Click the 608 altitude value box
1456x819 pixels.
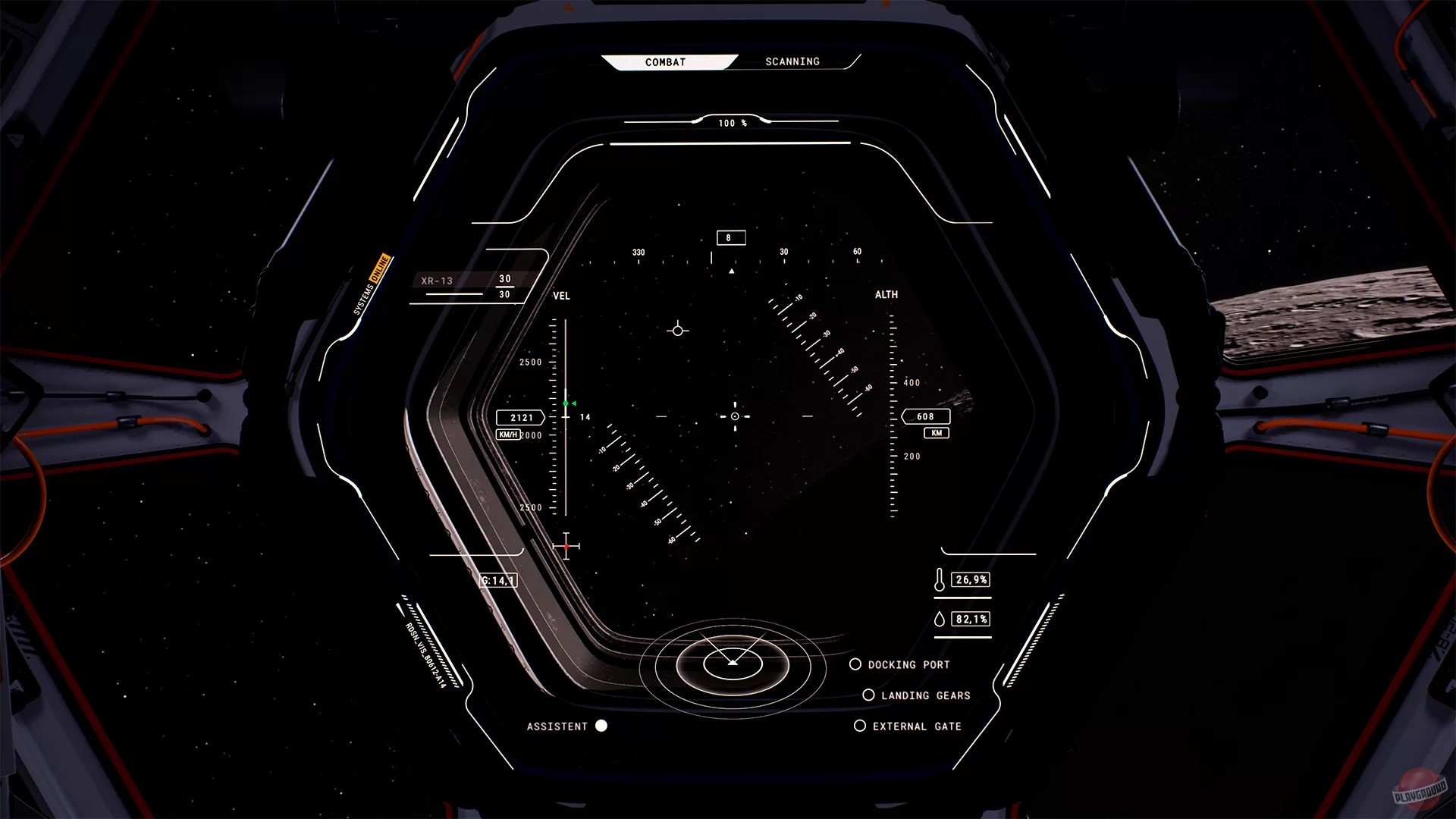924,416
